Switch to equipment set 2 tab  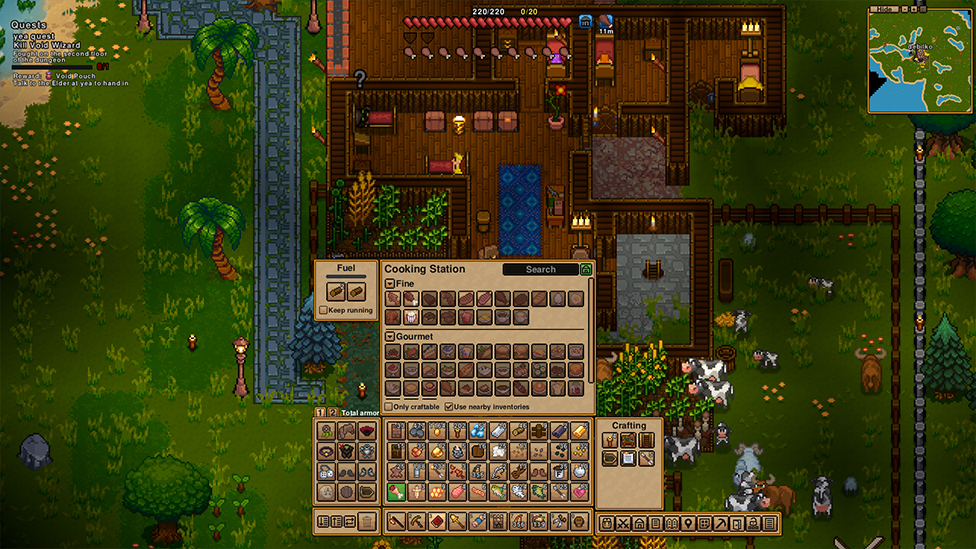point(333,412)
